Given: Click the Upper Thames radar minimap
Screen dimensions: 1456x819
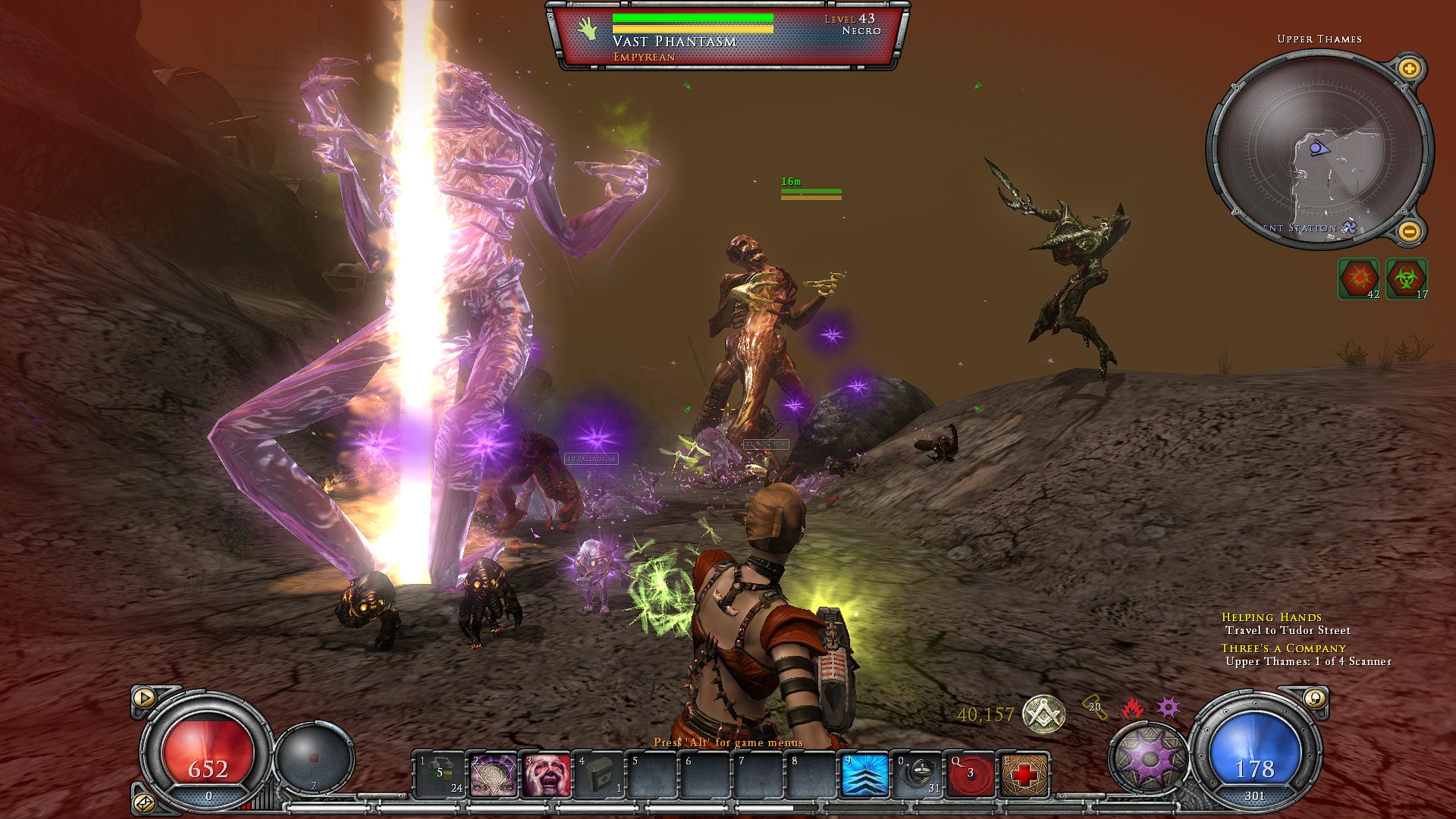Looking at the screenshot, I should pos(1319,150).
